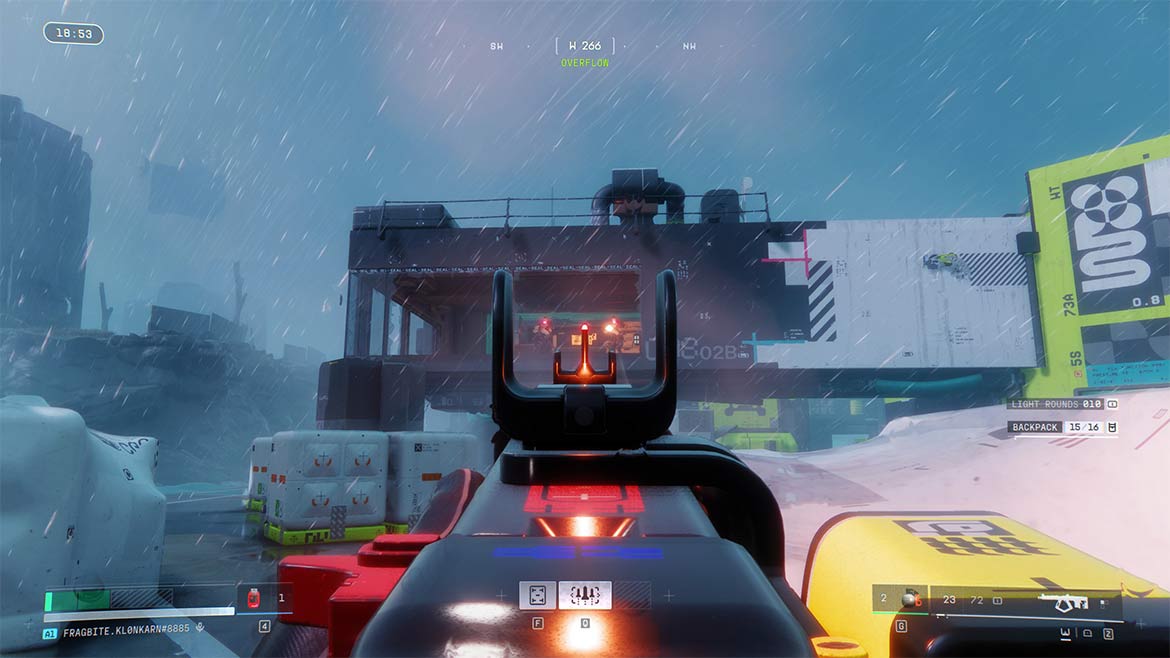The image size is (1170, 658).
Task: Open the backpack icon beside 15/16
Action: 1111,427
